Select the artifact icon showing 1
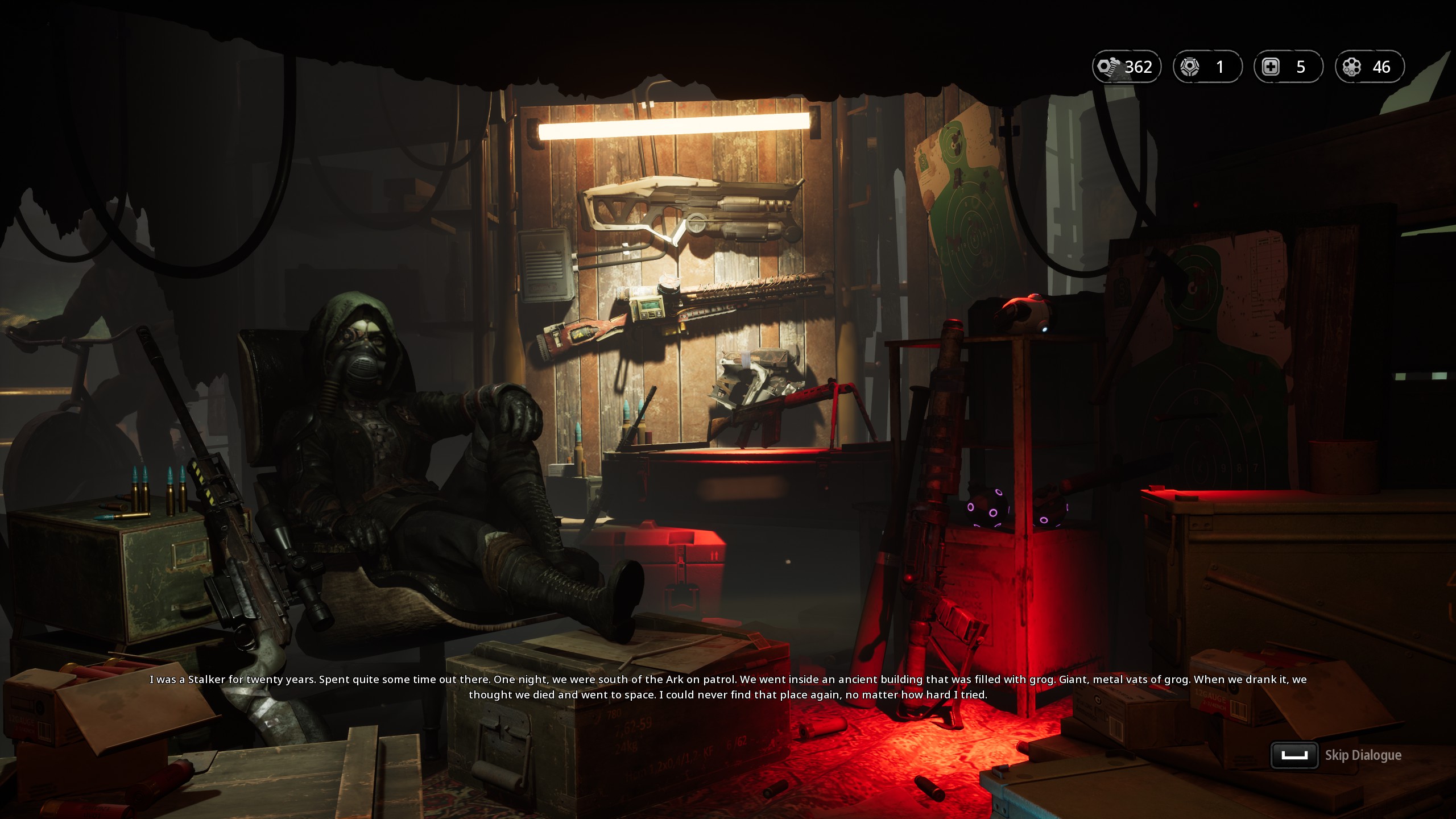The height and width of the screenshot is (819, 1456). pos(1207,67)
